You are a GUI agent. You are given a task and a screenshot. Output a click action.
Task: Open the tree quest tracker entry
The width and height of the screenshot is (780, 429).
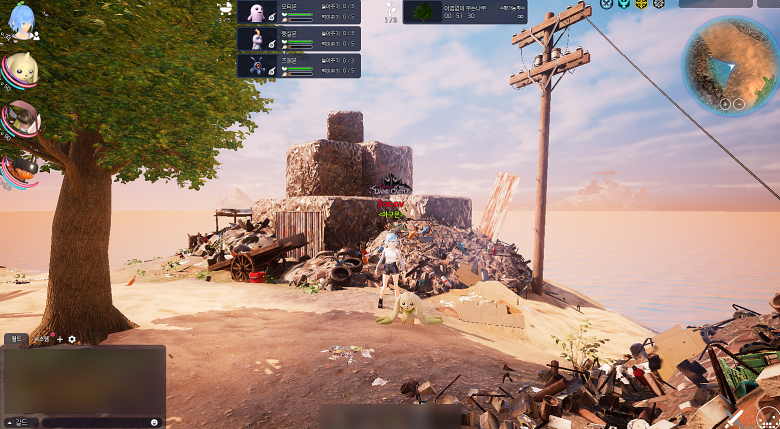(464, 11)
